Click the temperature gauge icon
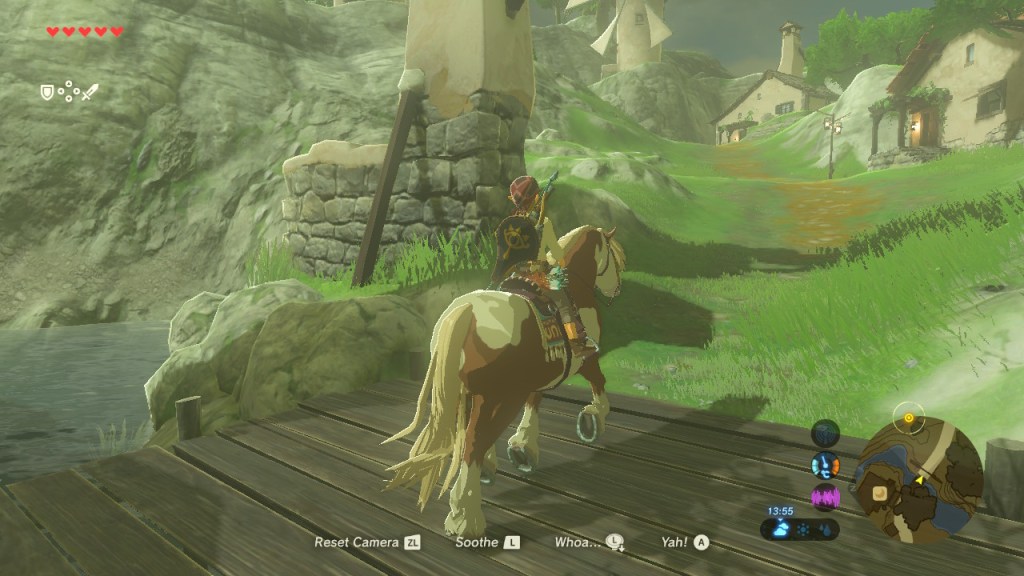1024x576 pixels. [x=826, y=465]
